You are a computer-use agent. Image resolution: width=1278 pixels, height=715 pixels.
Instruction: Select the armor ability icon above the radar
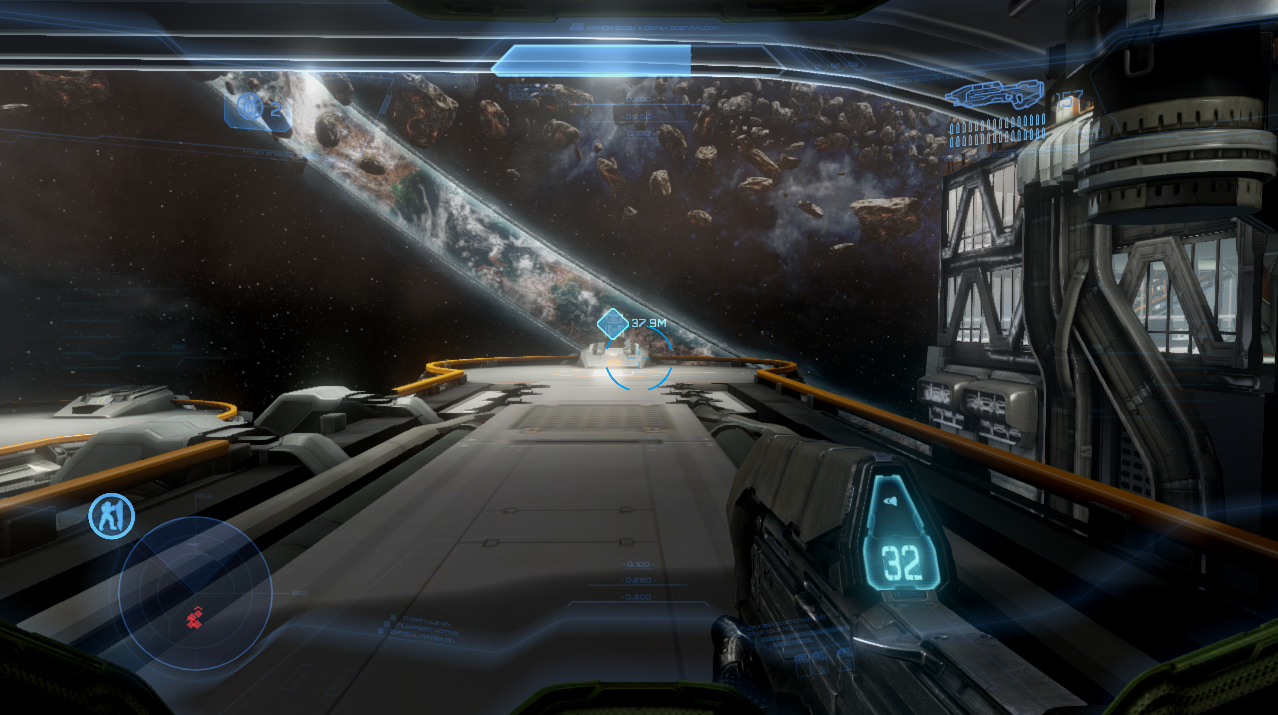110,515
